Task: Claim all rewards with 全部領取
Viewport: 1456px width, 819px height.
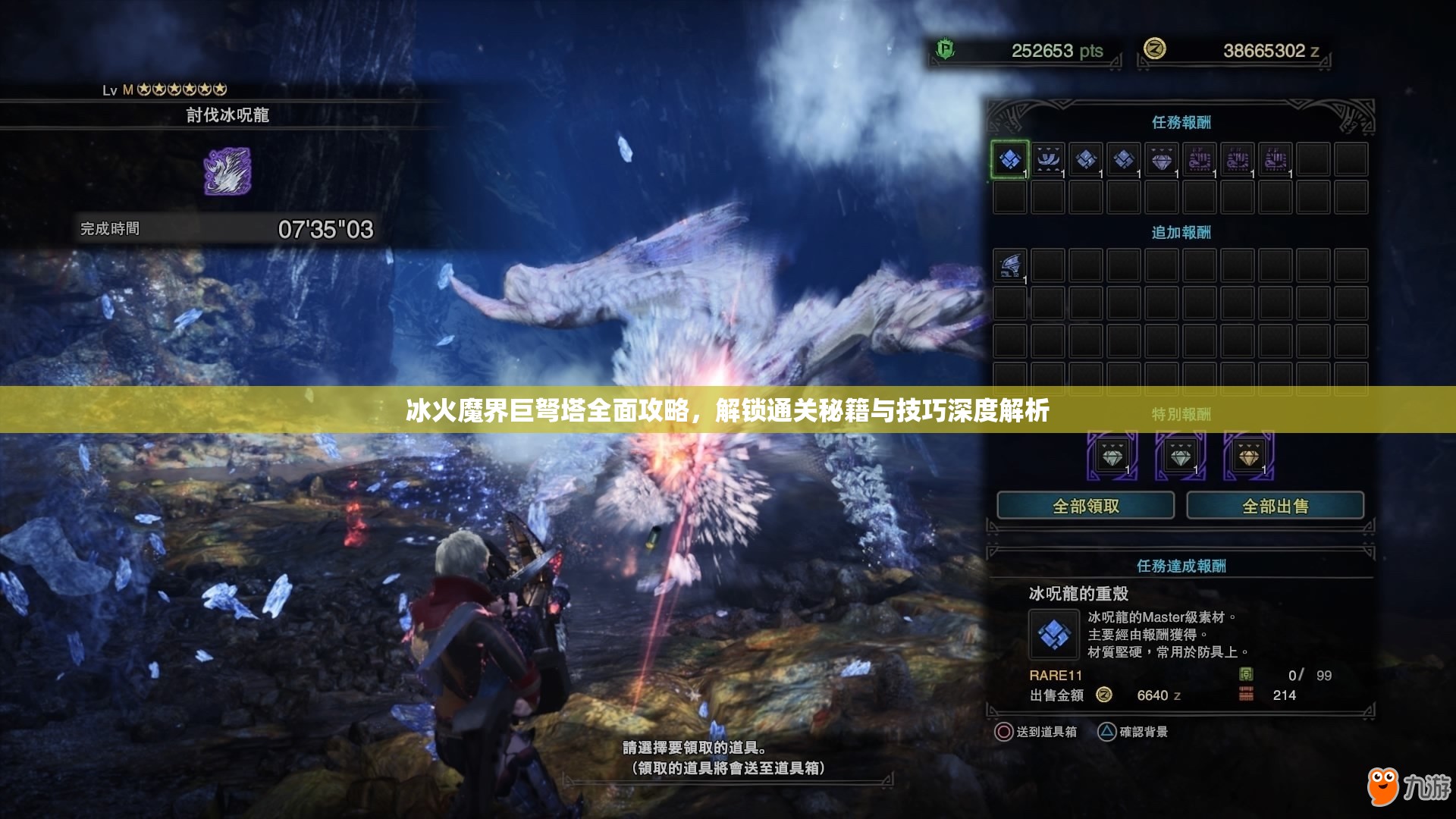Action: pos(1085,506)
